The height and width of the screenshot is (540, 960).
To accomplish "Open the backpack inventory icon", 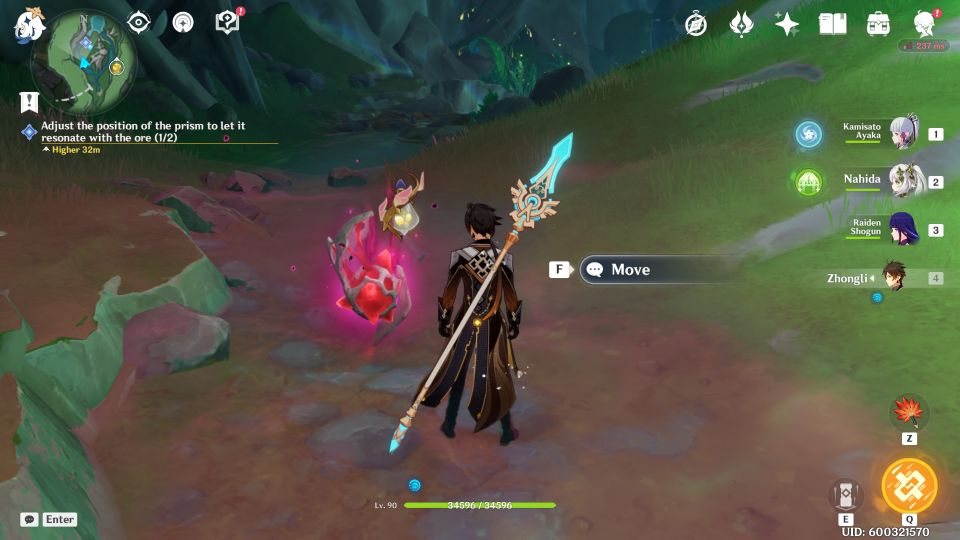I will 878,25.
